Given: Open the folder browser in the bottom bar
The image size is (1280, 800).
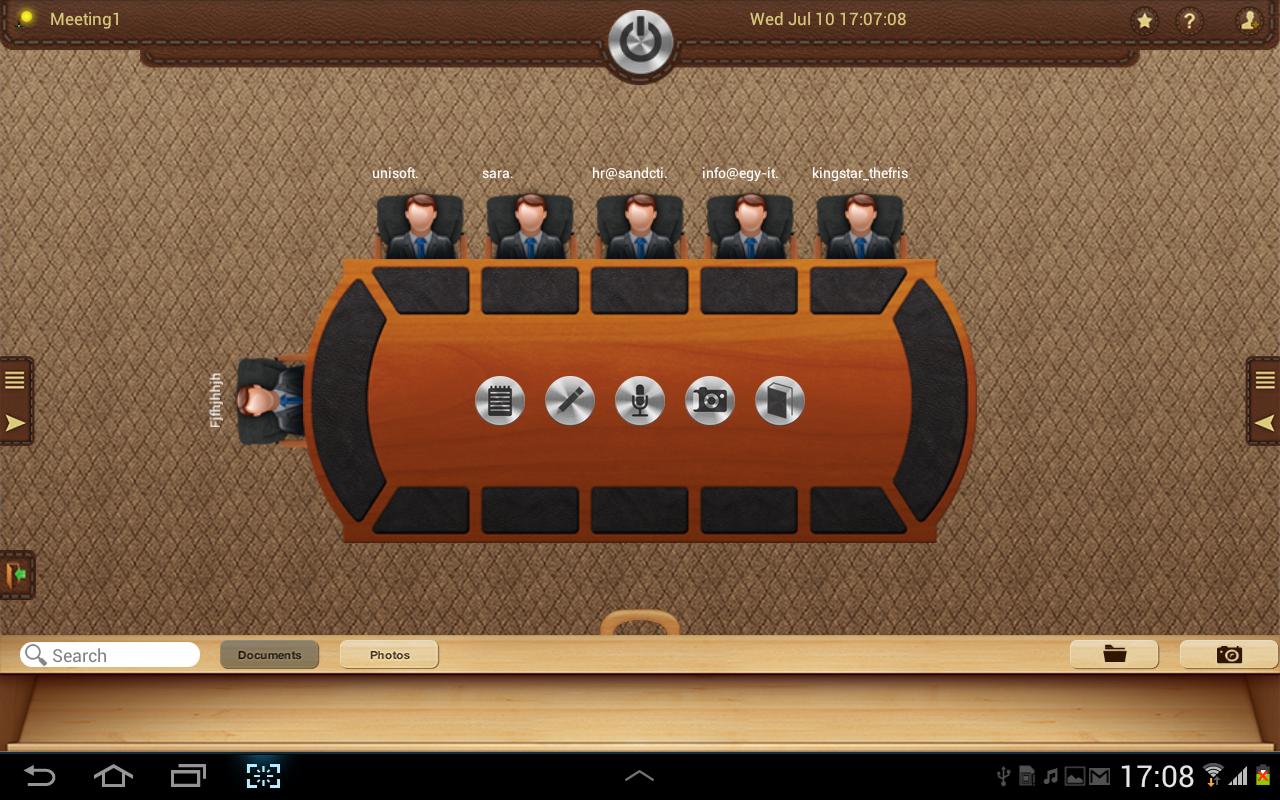Looking at the screenshot, I should [1114, 654].
